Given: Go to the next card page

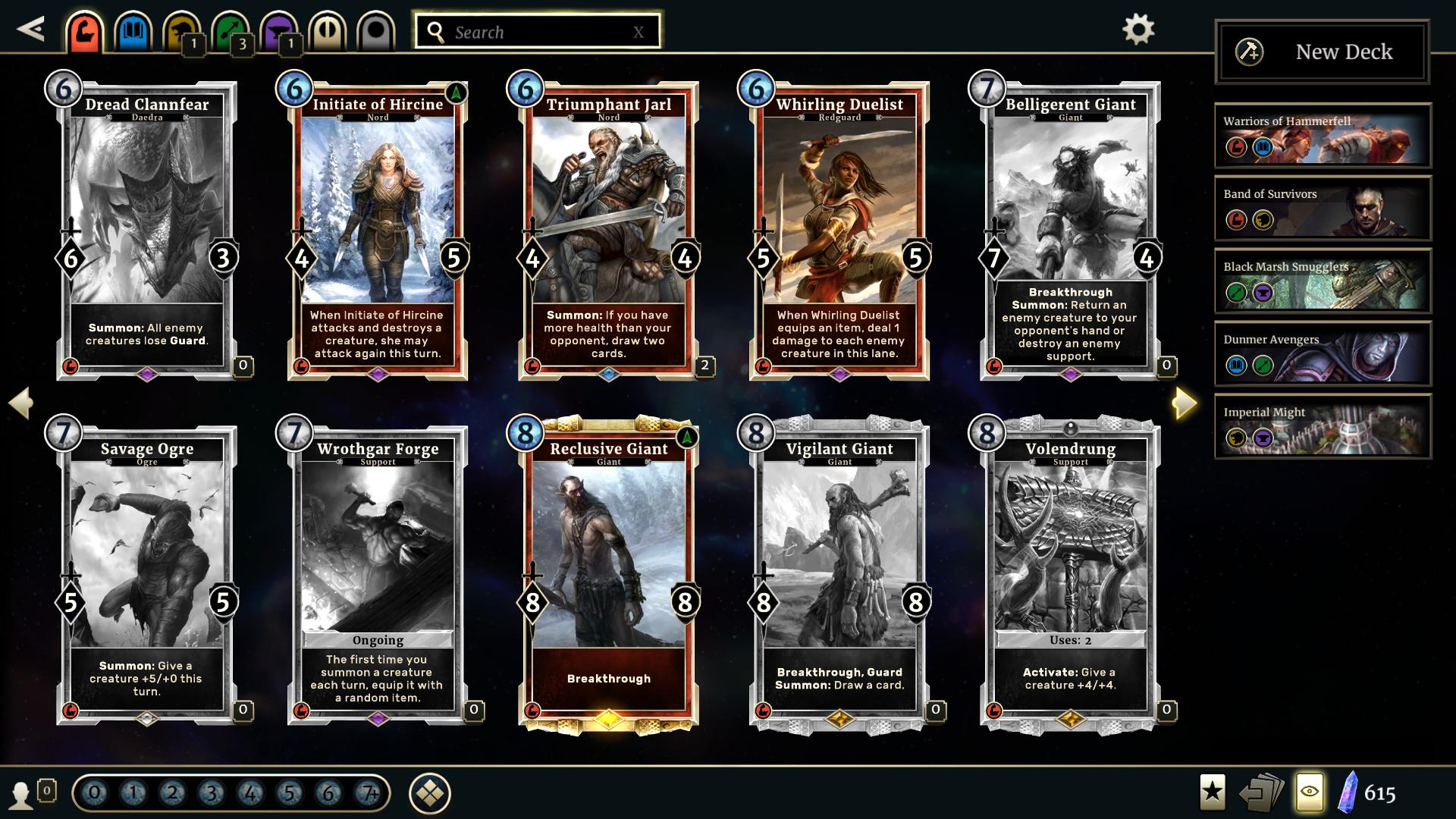Looking at the screenshot, I should click(x=1184, y=403).
